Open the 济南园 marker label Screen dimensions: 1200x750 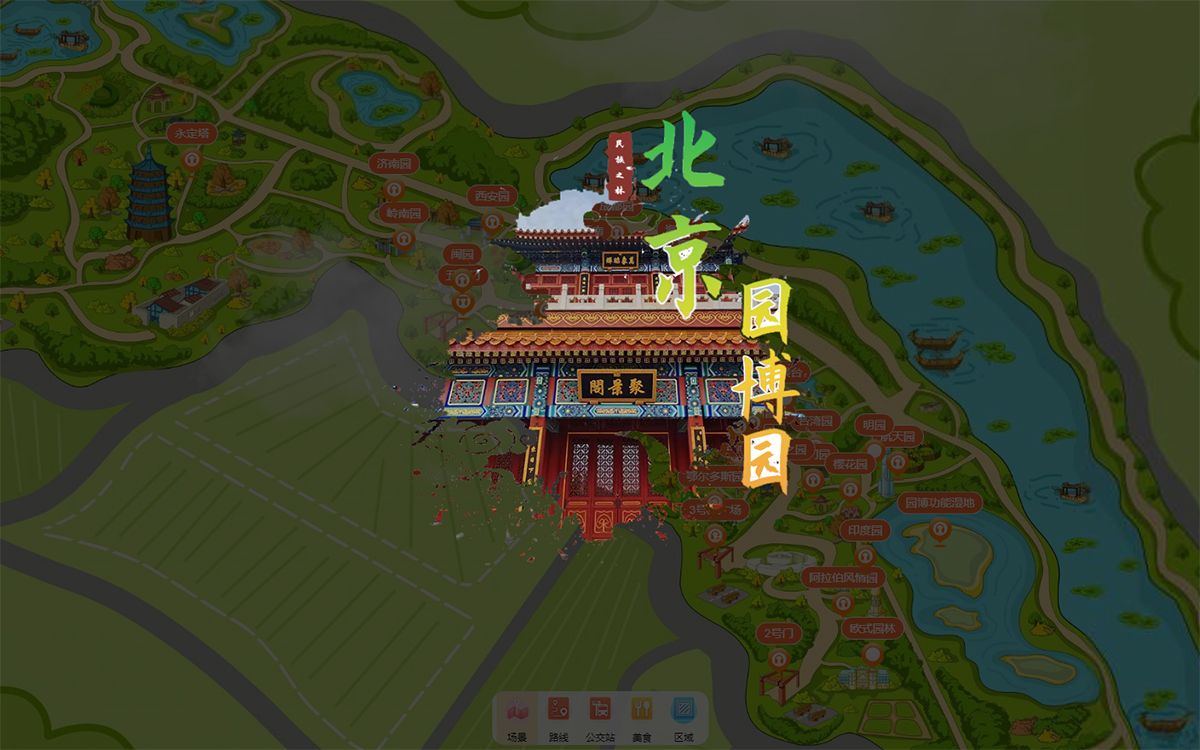pyautogui.click(x=391, y=162)
